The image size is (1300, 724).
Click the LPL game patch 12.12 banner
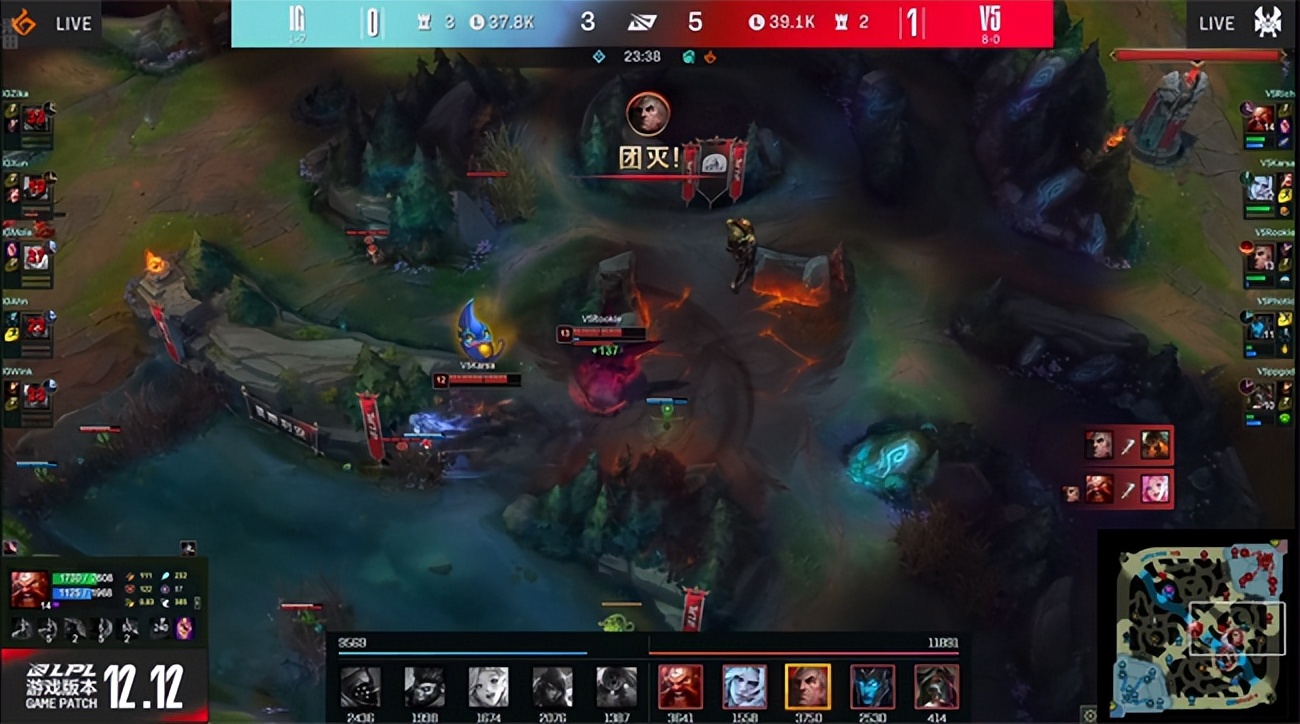pos(104,686)
